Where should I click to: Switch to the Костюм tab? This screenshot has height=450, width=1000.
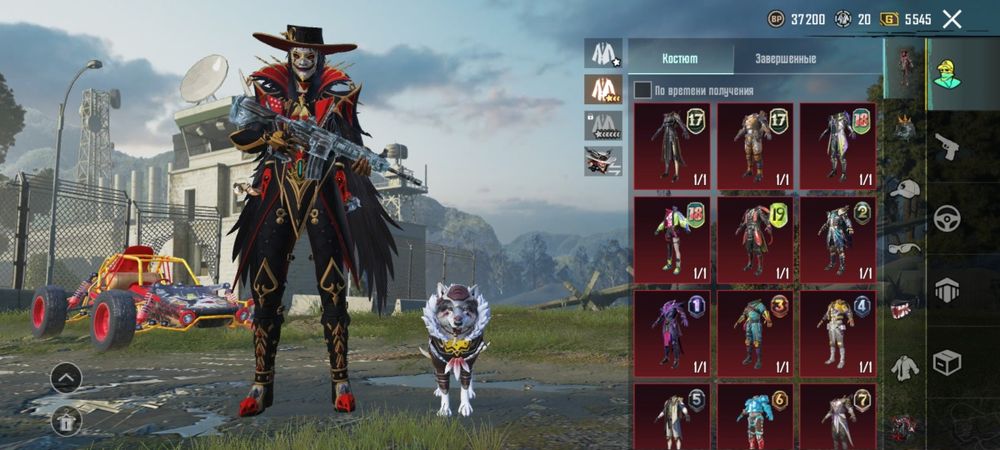[681, 58]
